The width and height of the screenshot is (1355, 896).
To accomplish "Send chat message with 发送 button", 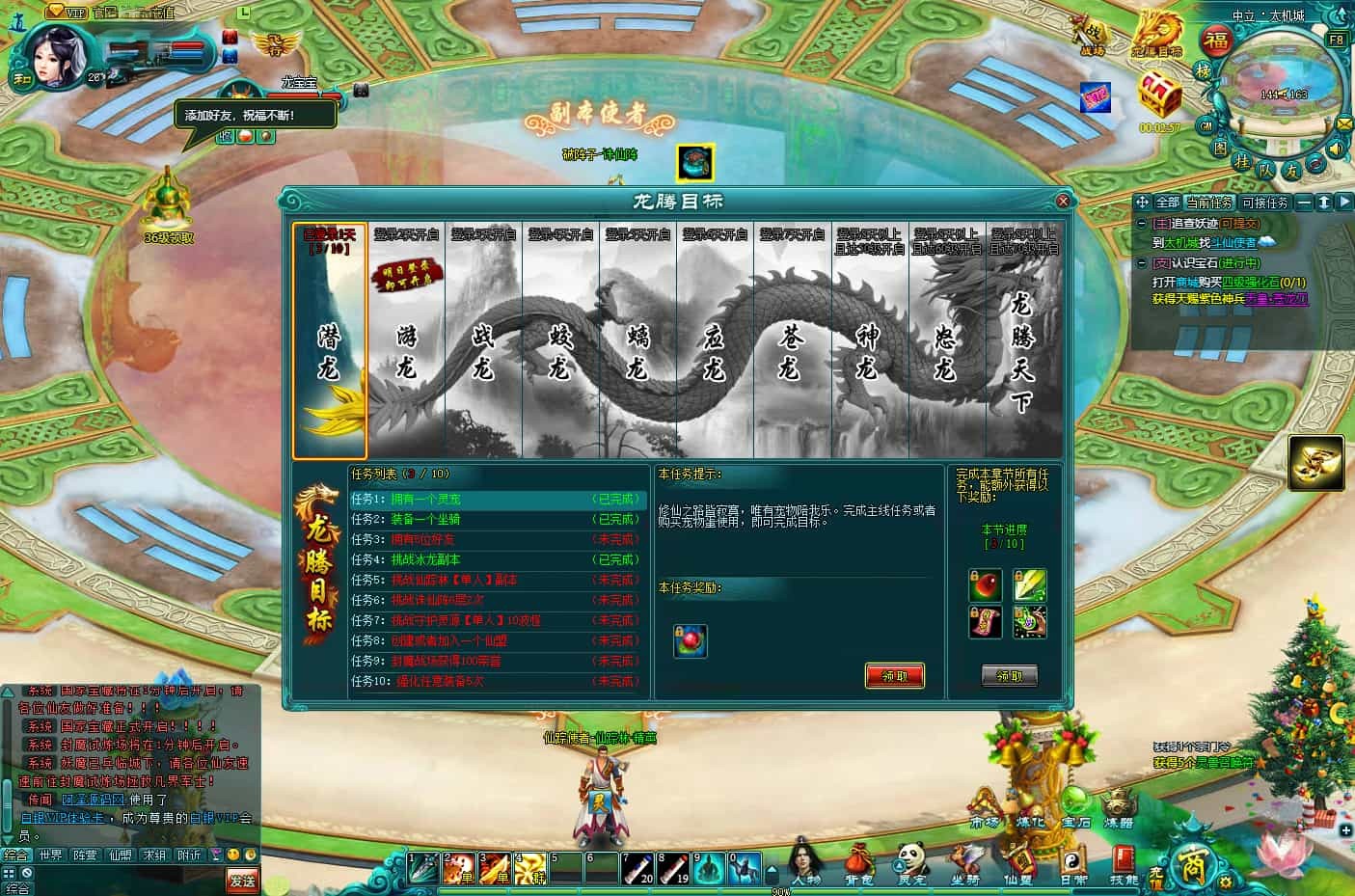I will pos(243,880).
